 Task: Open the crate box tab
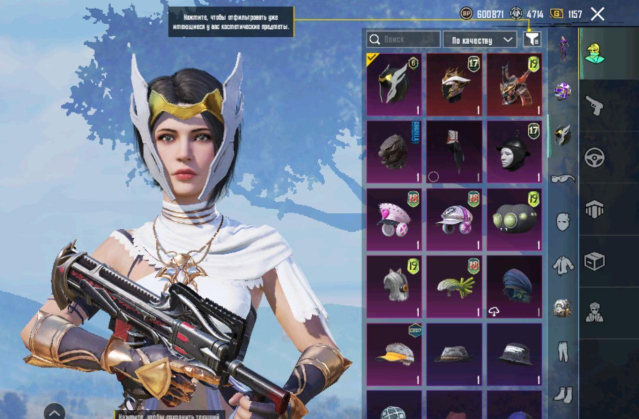(597, 261)
